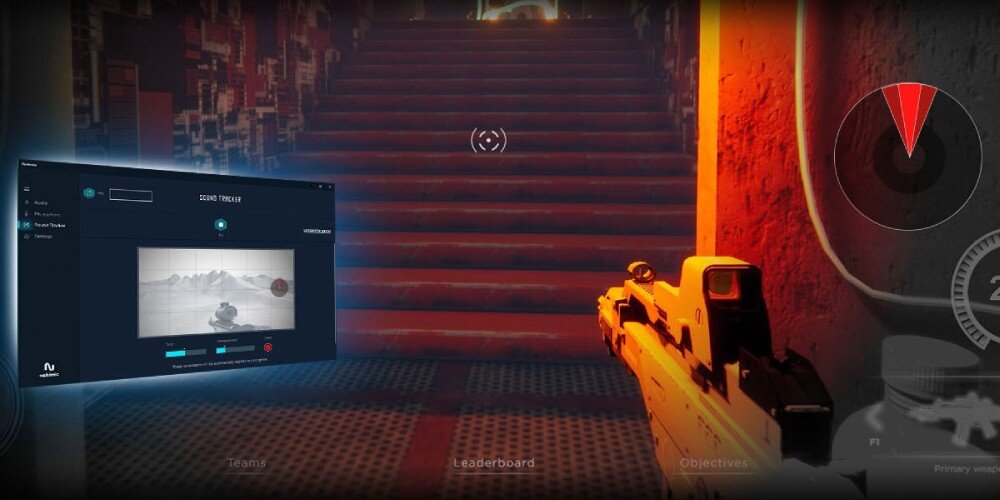Viewport: 1000px width, 500px height.
Task: Open Settings in the overlay sidebar
Action: click(x=44, y=237)
